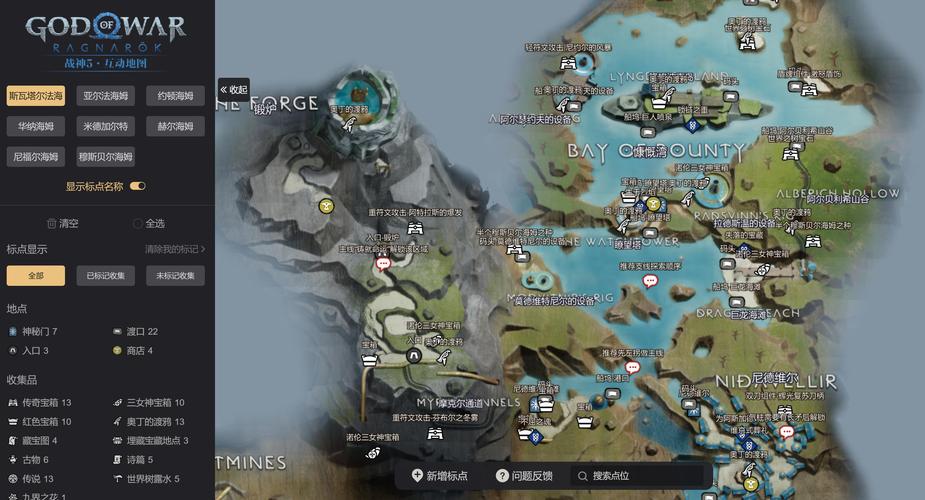
Task: Choose the 米德加尔特 realm tab
Action: click(x=105, y=126)
